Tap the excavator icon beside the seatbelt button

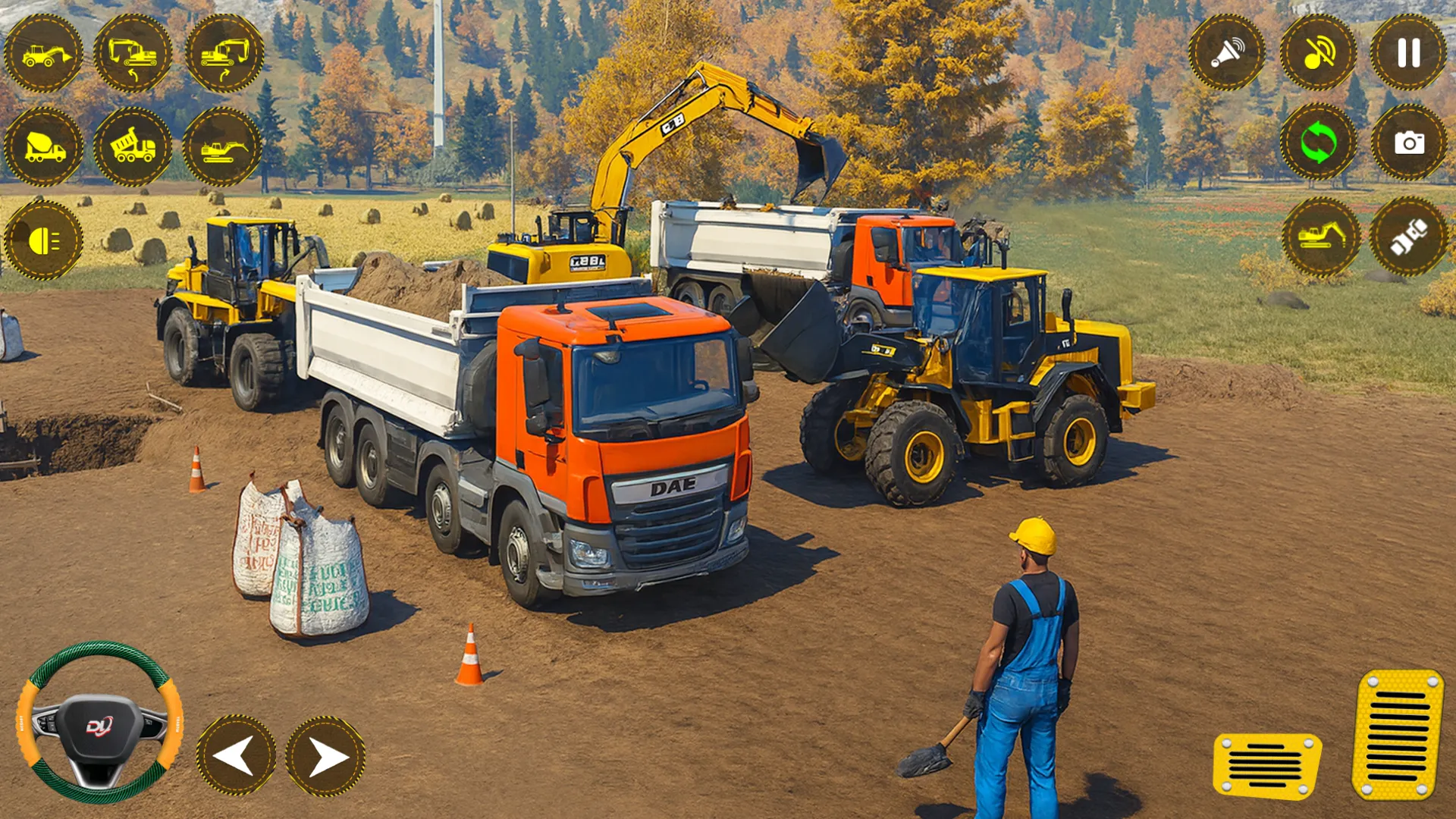[1321, 237]
